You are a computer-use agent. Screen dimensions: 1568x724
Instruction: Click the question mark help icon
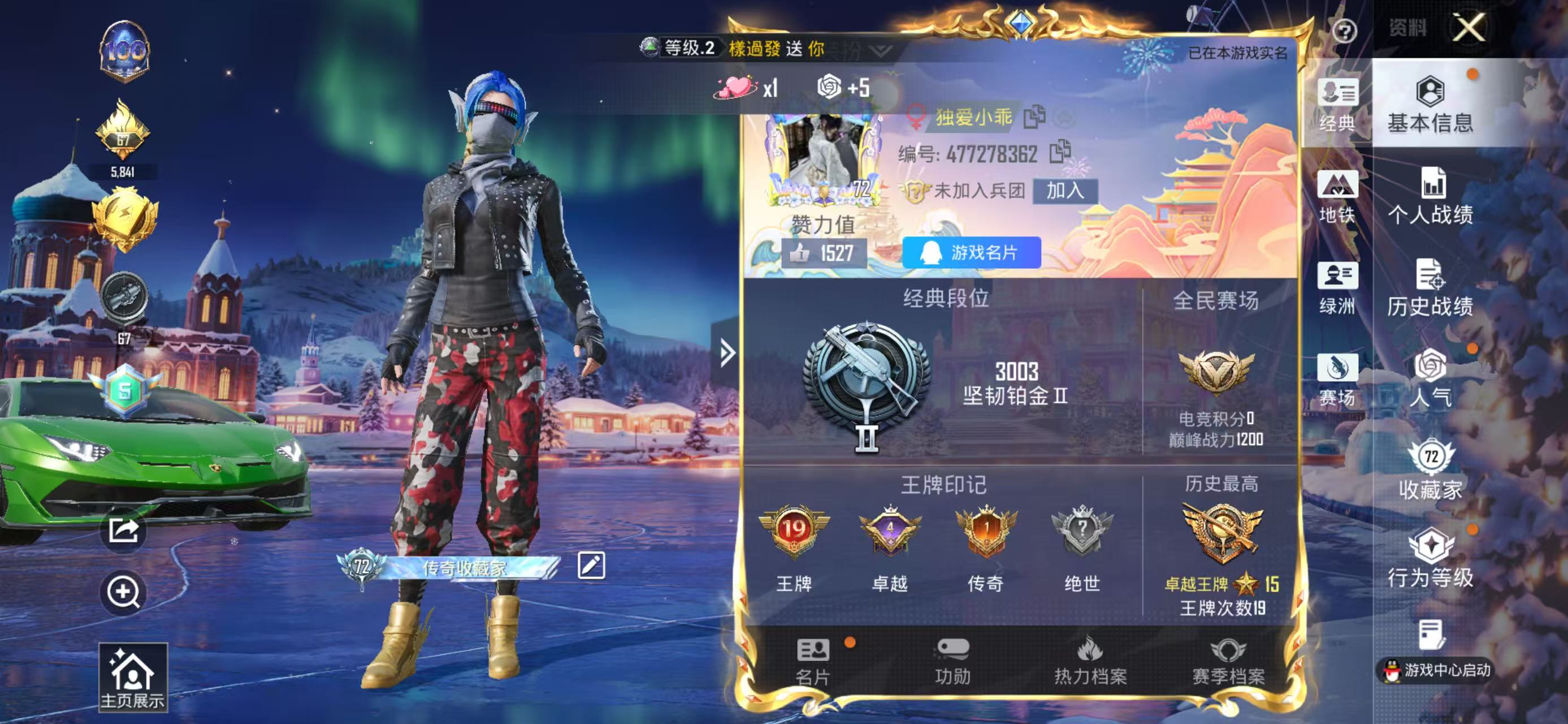point(1344,31)
